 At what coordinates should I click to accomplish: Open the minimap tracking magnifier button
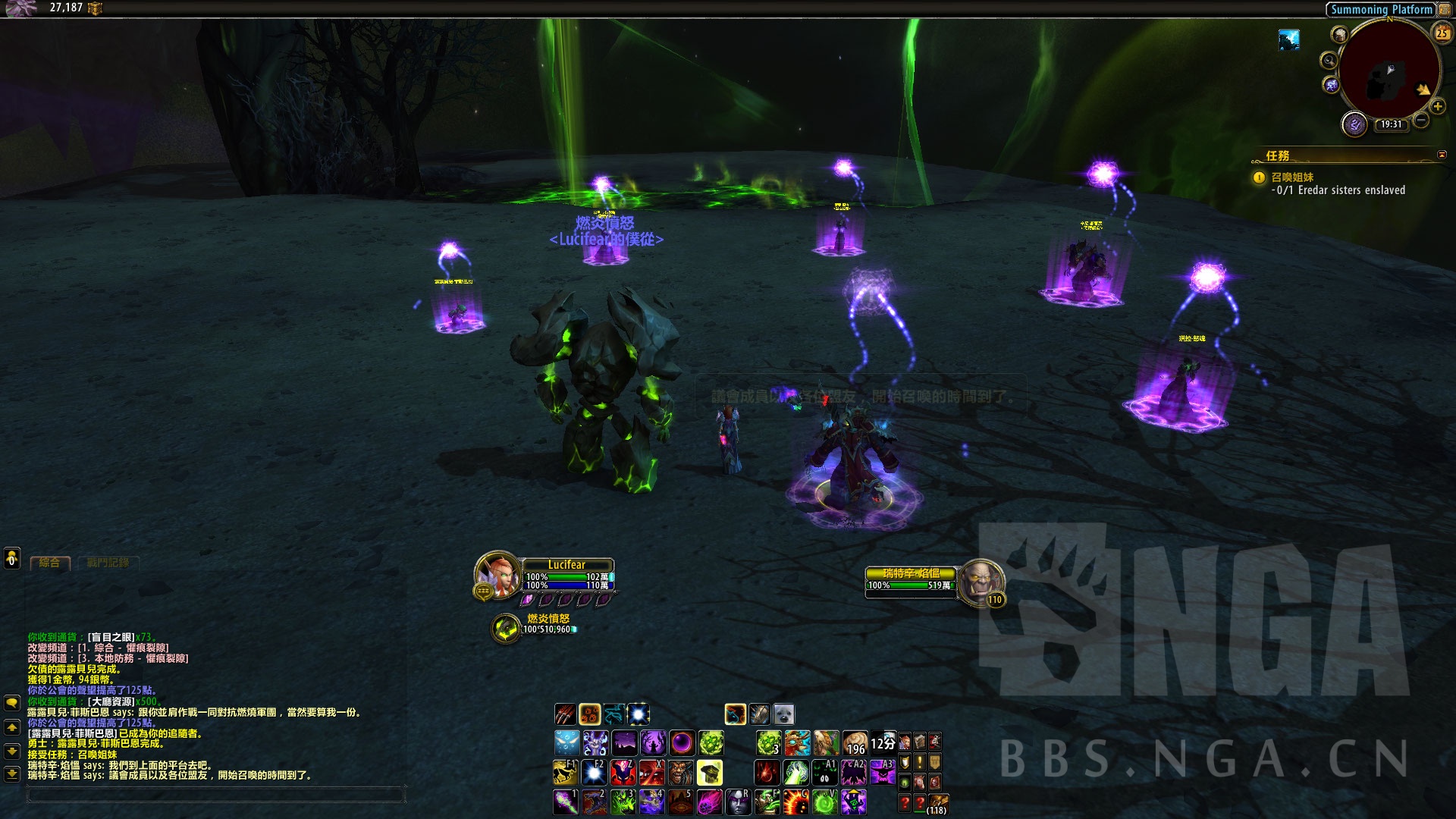coord(1329,61)
